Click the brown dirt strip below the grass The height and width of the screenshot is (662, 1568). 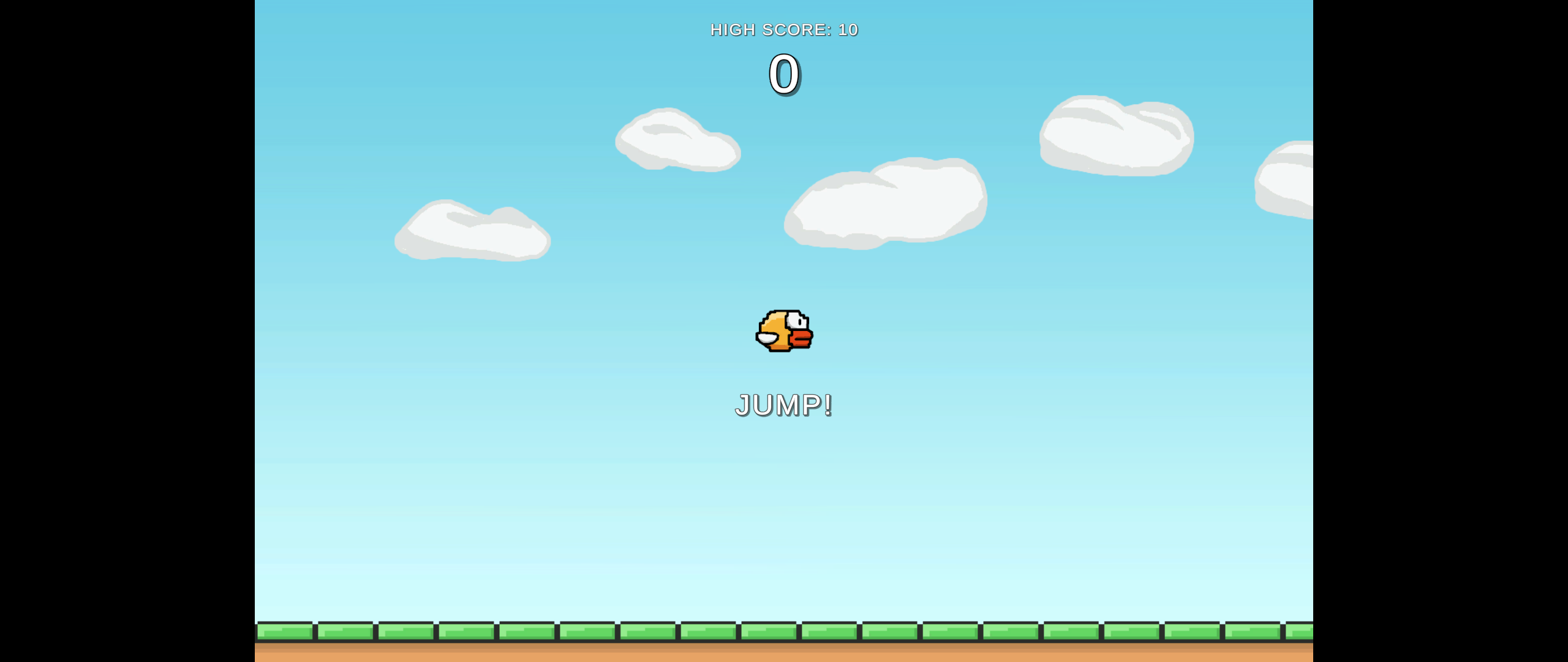[784, 653]
